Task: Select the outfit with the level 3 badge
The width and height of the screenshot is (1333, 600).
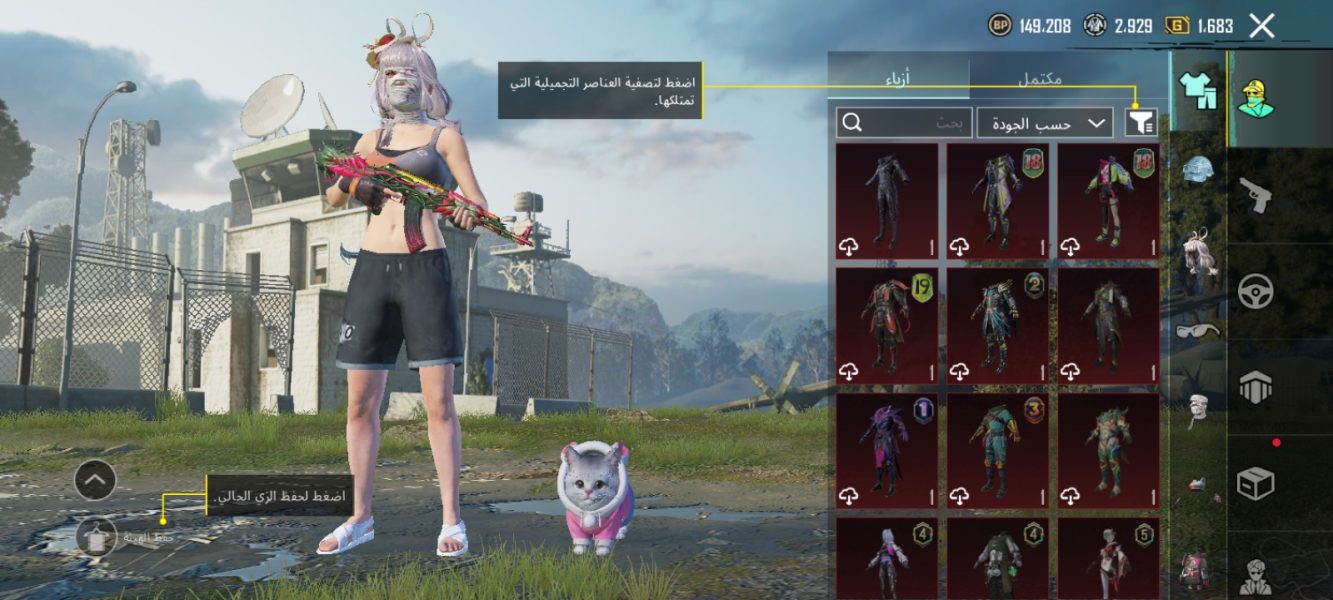Action: coord(997,451)
